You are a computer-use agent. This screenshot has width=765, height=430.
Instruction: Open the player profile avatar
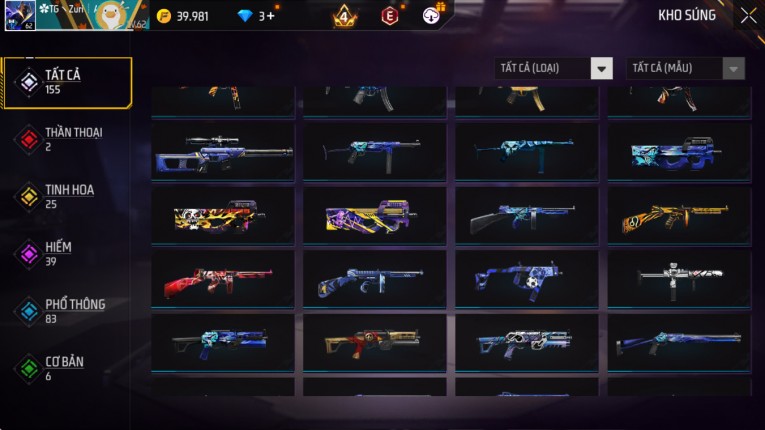pos(20,16)
